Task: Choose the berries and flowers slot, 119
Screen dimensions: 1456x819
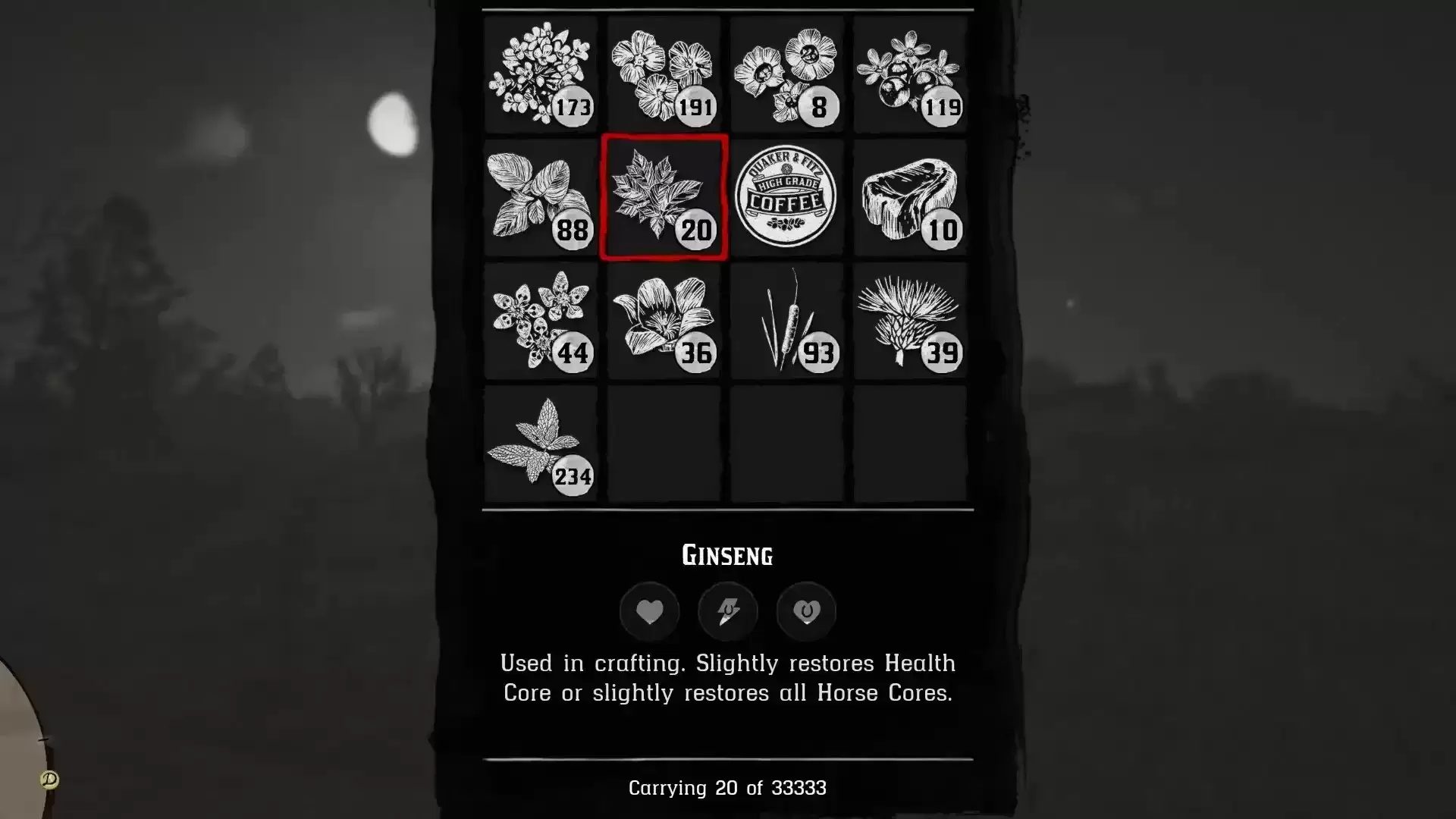Action: pos(909,74)
